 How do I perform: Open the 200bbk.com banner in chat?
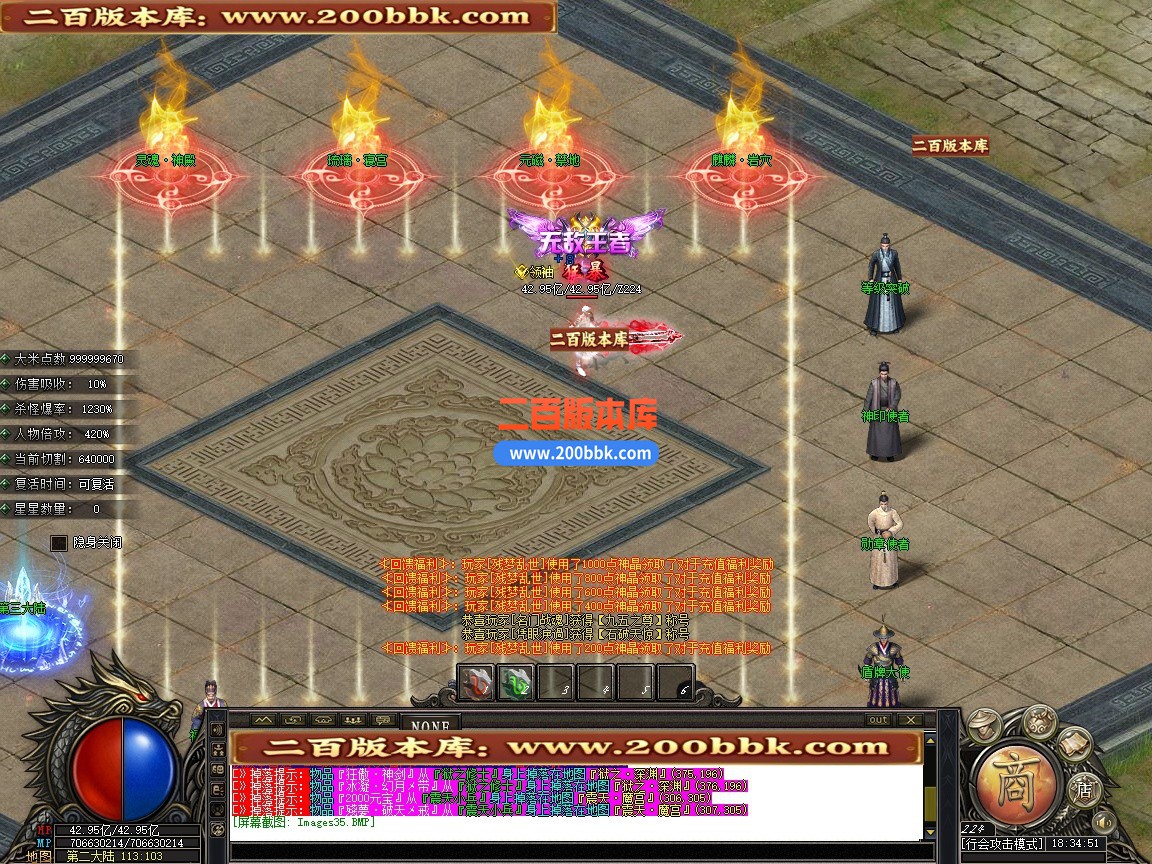point(575,747)
